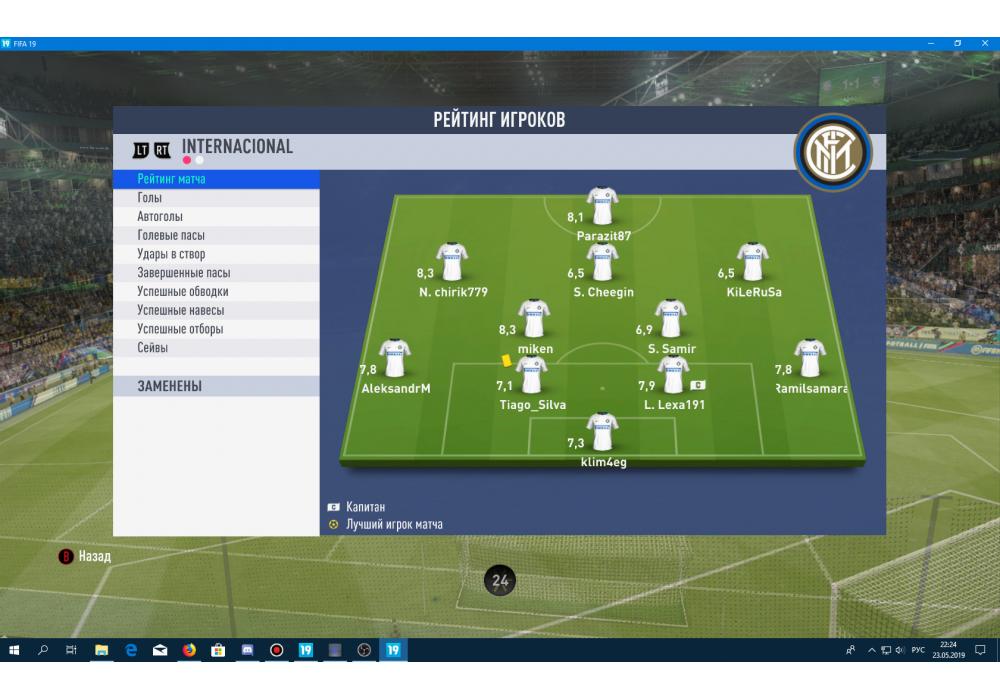Show the Голевые пасы stat
Viewport: 1000px width, 700px height.
tap(216, 236)
